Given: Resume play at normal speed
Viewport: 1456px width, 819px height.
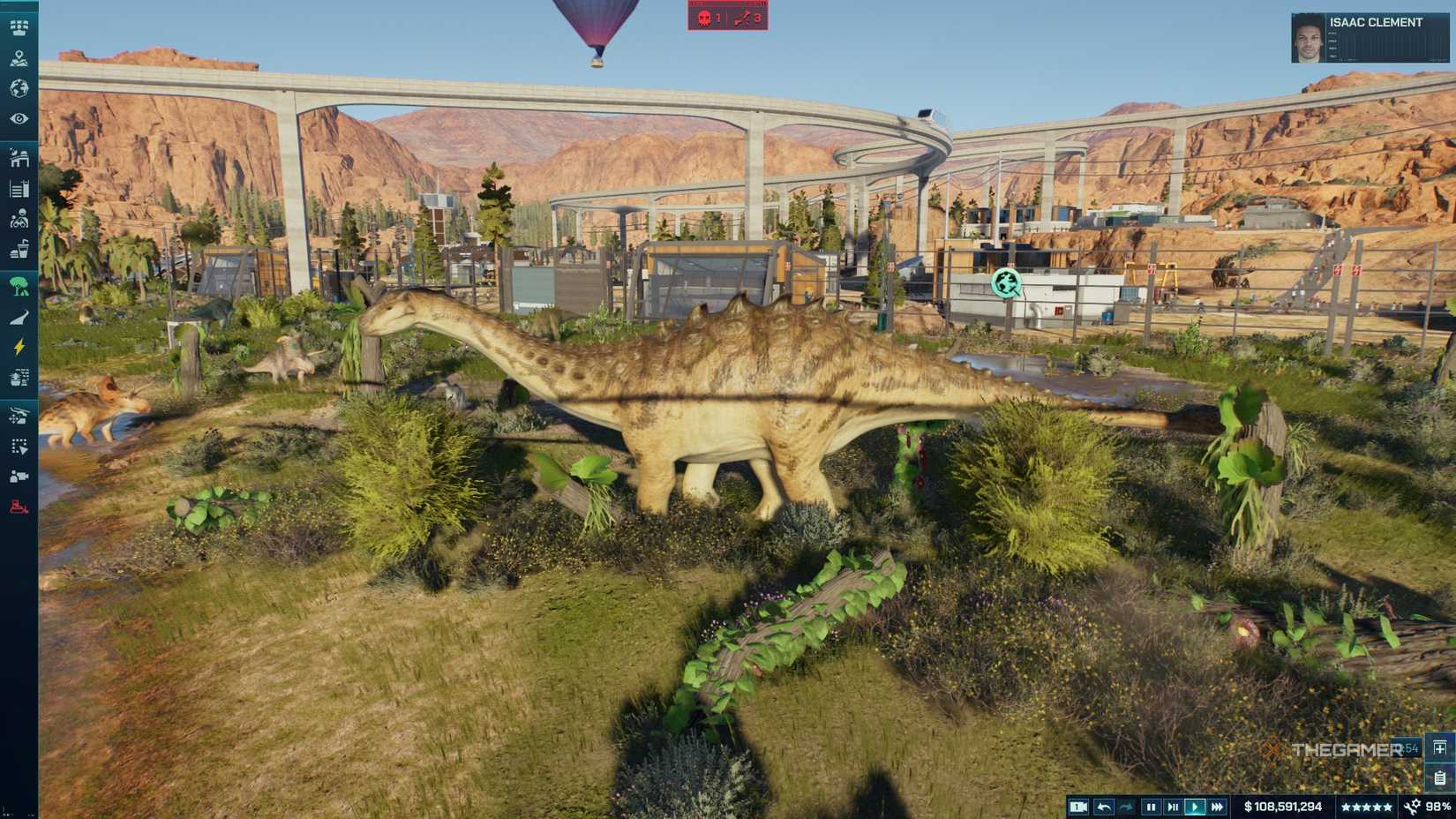Looking at the screenshot, I should pos(1193,806).
